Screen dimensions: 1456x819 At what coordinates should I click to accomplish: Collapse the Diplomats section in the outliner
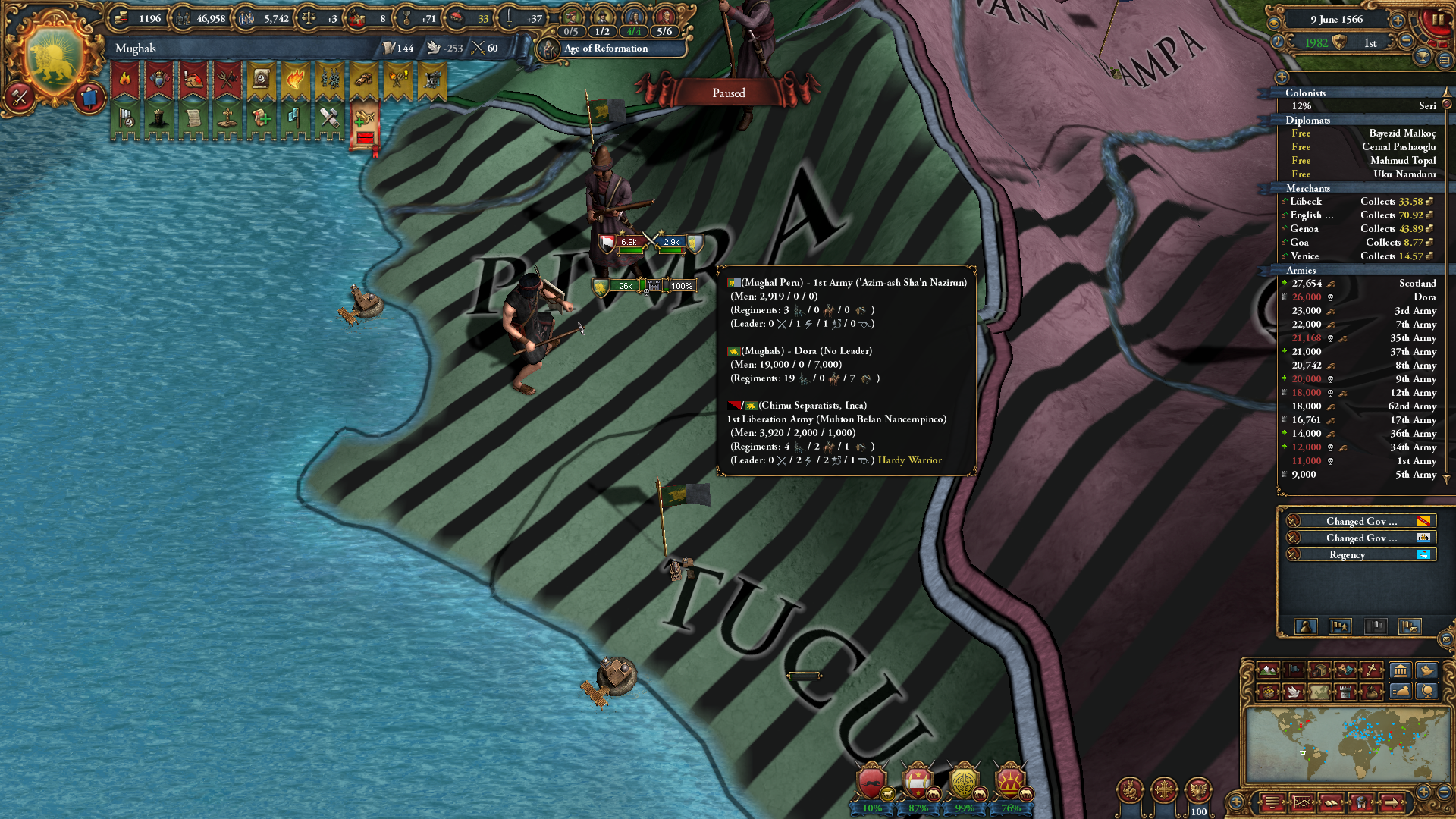point(1310,120)
